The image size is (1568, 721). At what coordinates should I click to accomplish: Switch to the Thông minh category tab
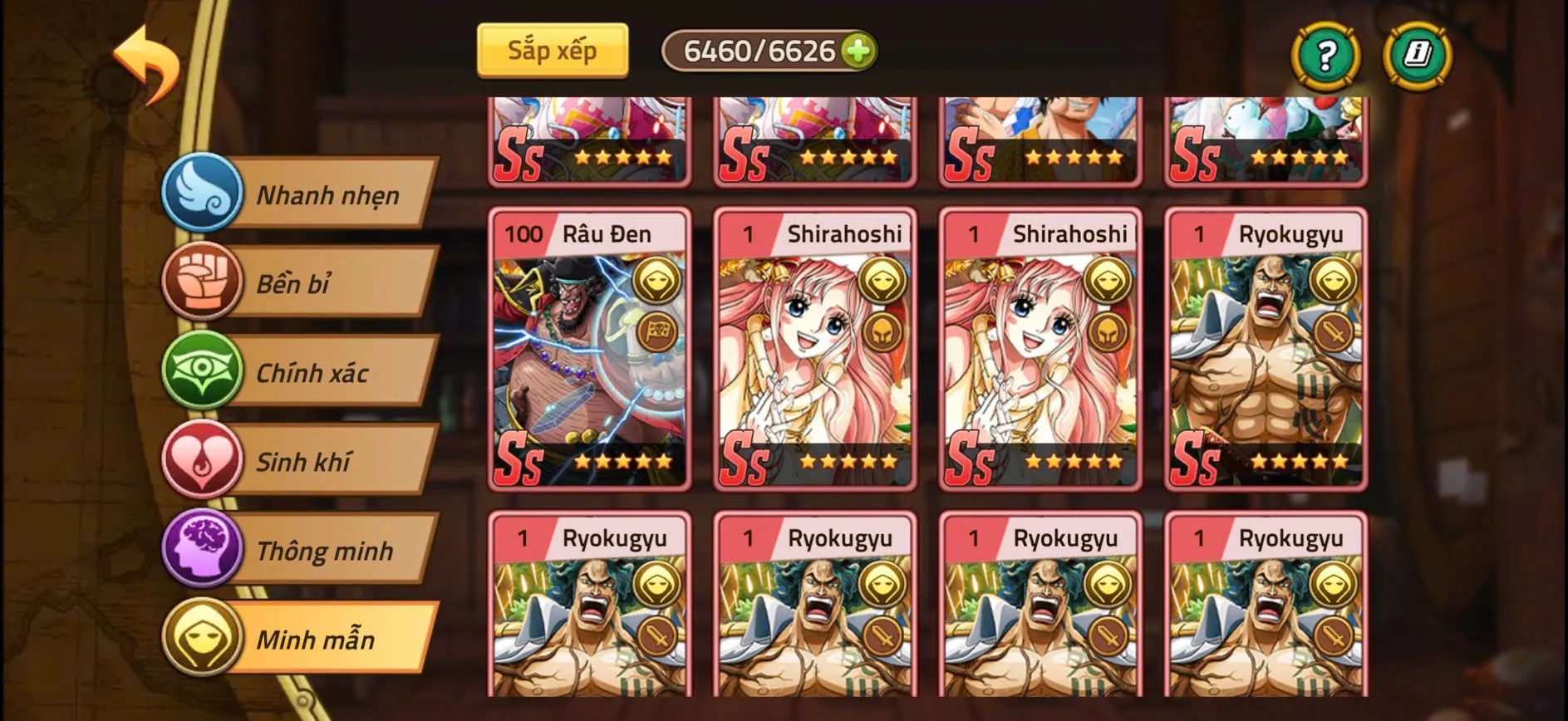(x=324, y=549)
